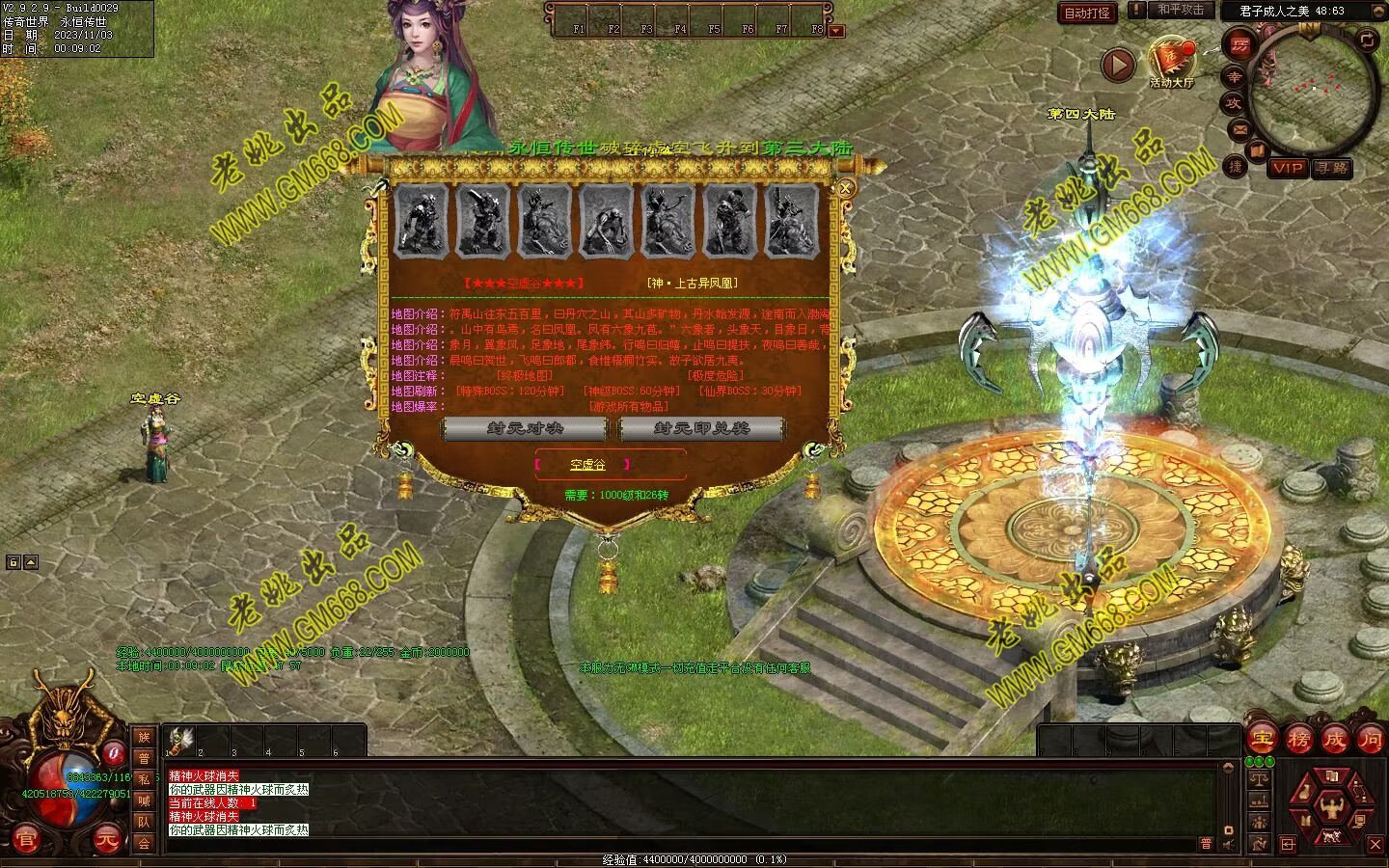Switch to the 队 team chat channel
This screenshot has width=1389, height=868.
click(x=144, y=822)
